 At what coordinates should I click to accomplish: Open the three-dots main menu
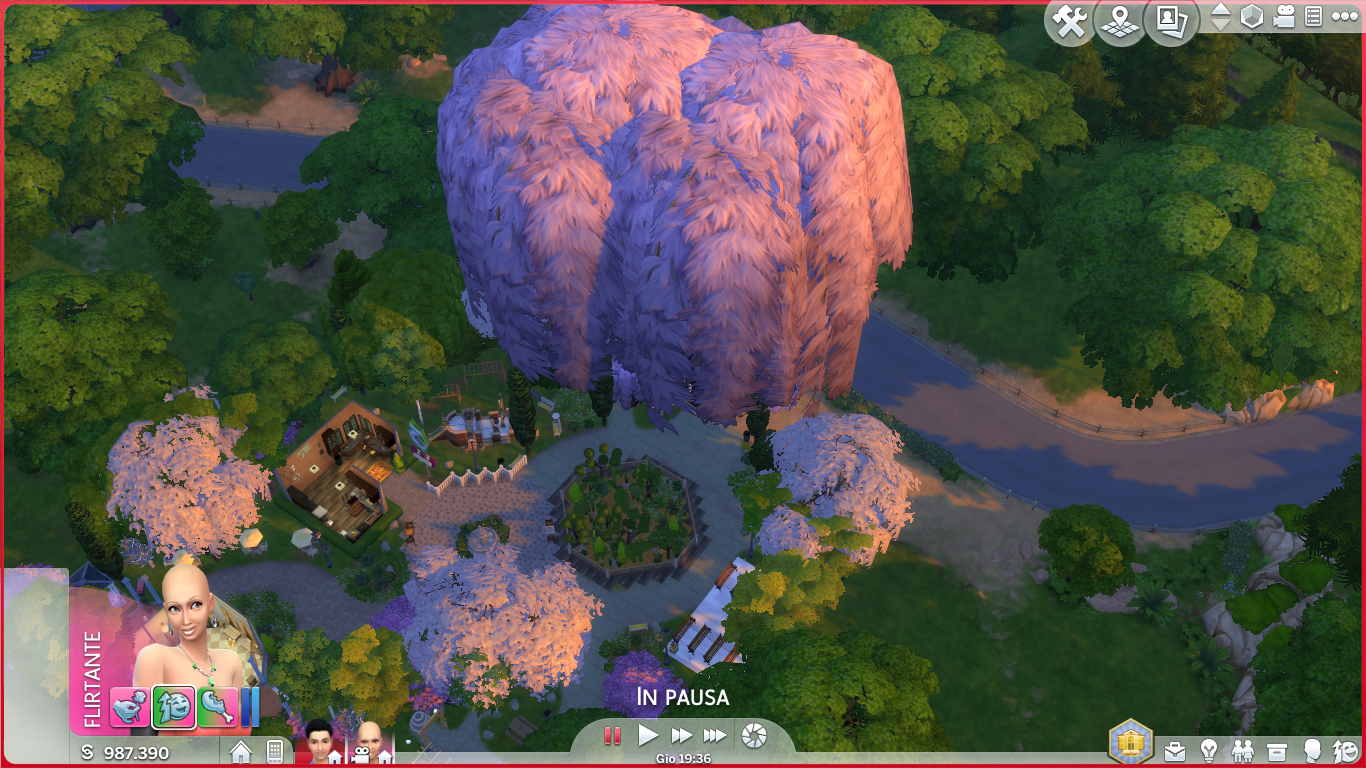pos(1345,17)
